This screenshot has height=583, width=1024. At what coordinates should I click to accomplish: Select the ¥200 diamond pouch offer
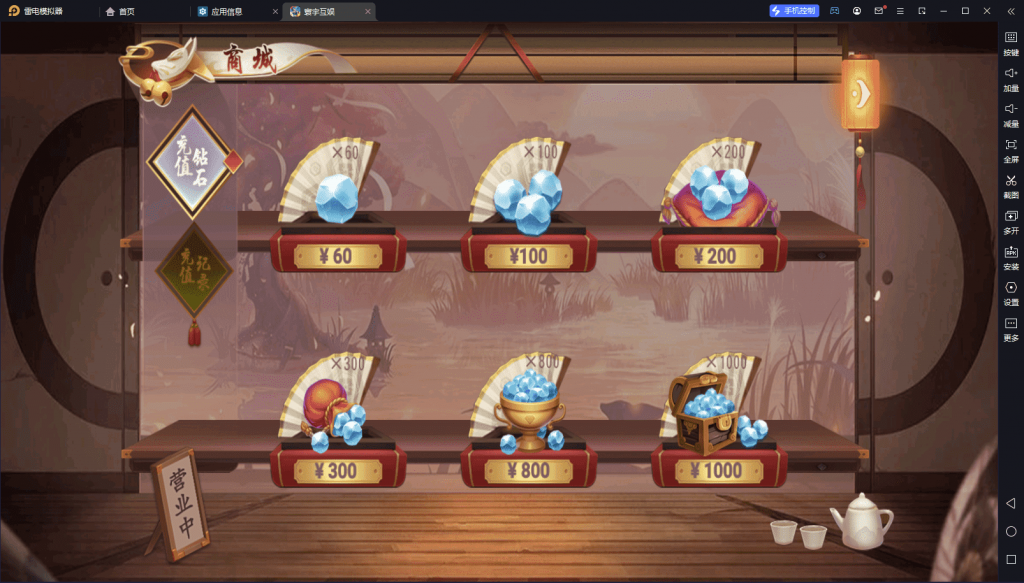[719, 256]
